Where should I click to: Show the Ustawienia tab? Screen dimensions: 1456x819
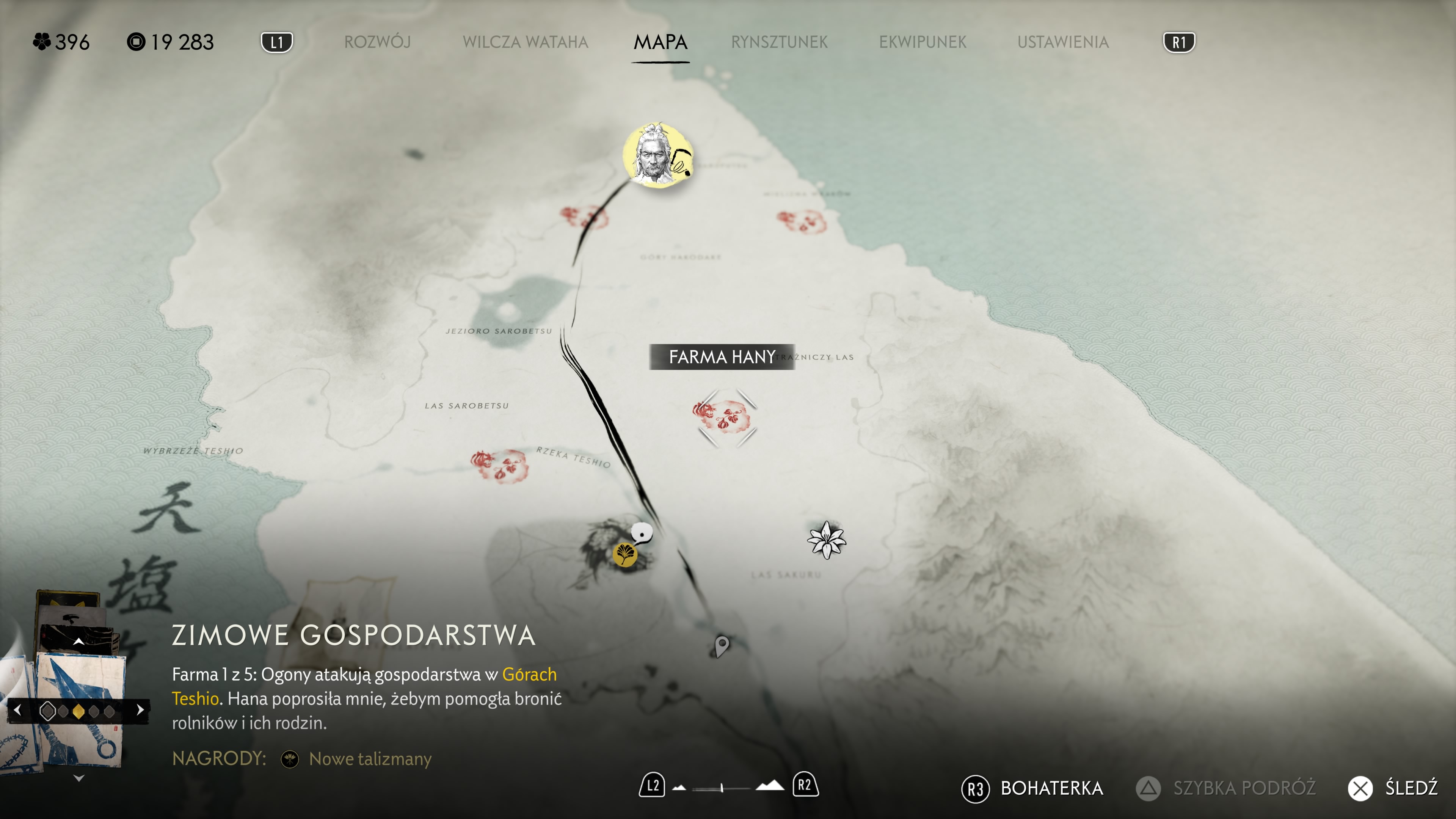[x=1062, y=42]
